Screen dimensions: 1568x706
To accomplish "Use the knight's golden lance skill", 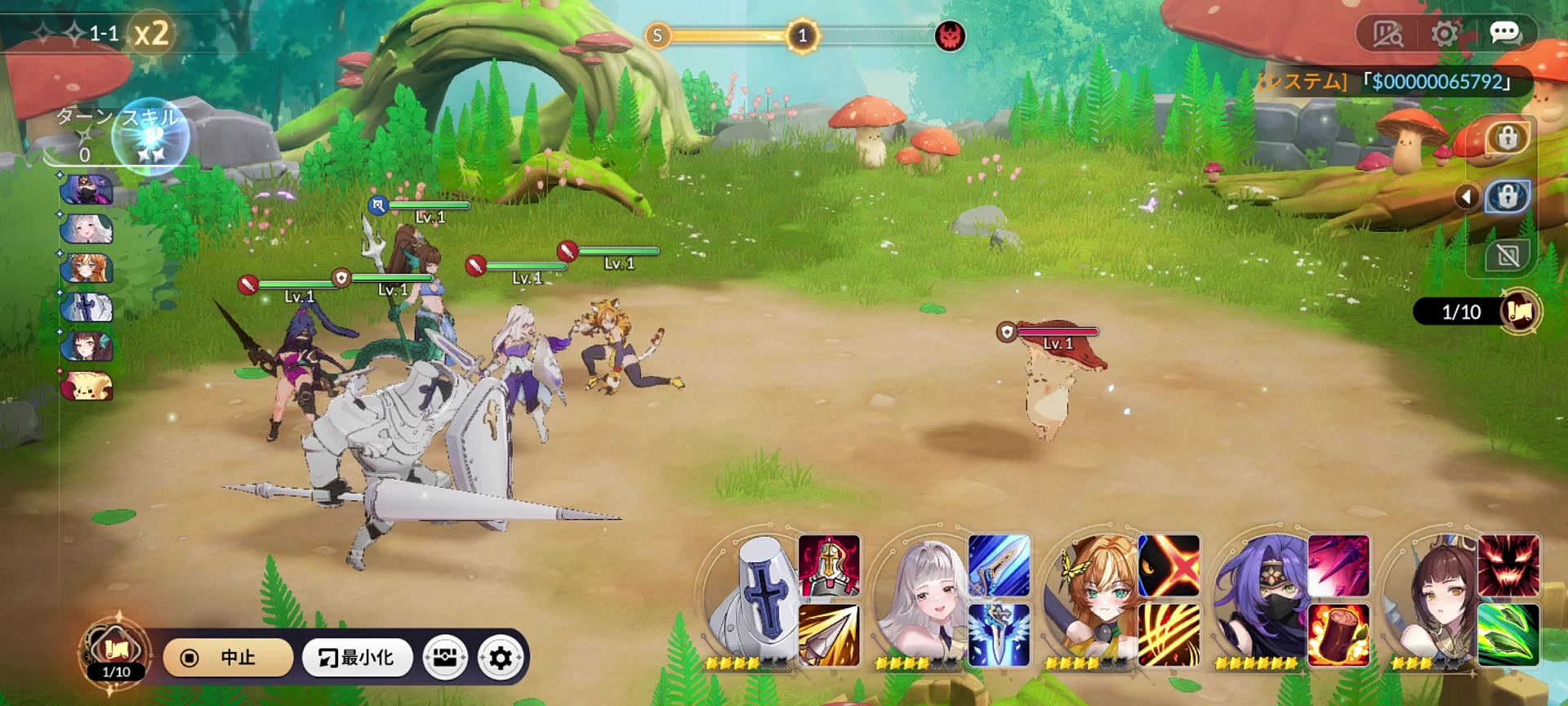I will (829, 635).
